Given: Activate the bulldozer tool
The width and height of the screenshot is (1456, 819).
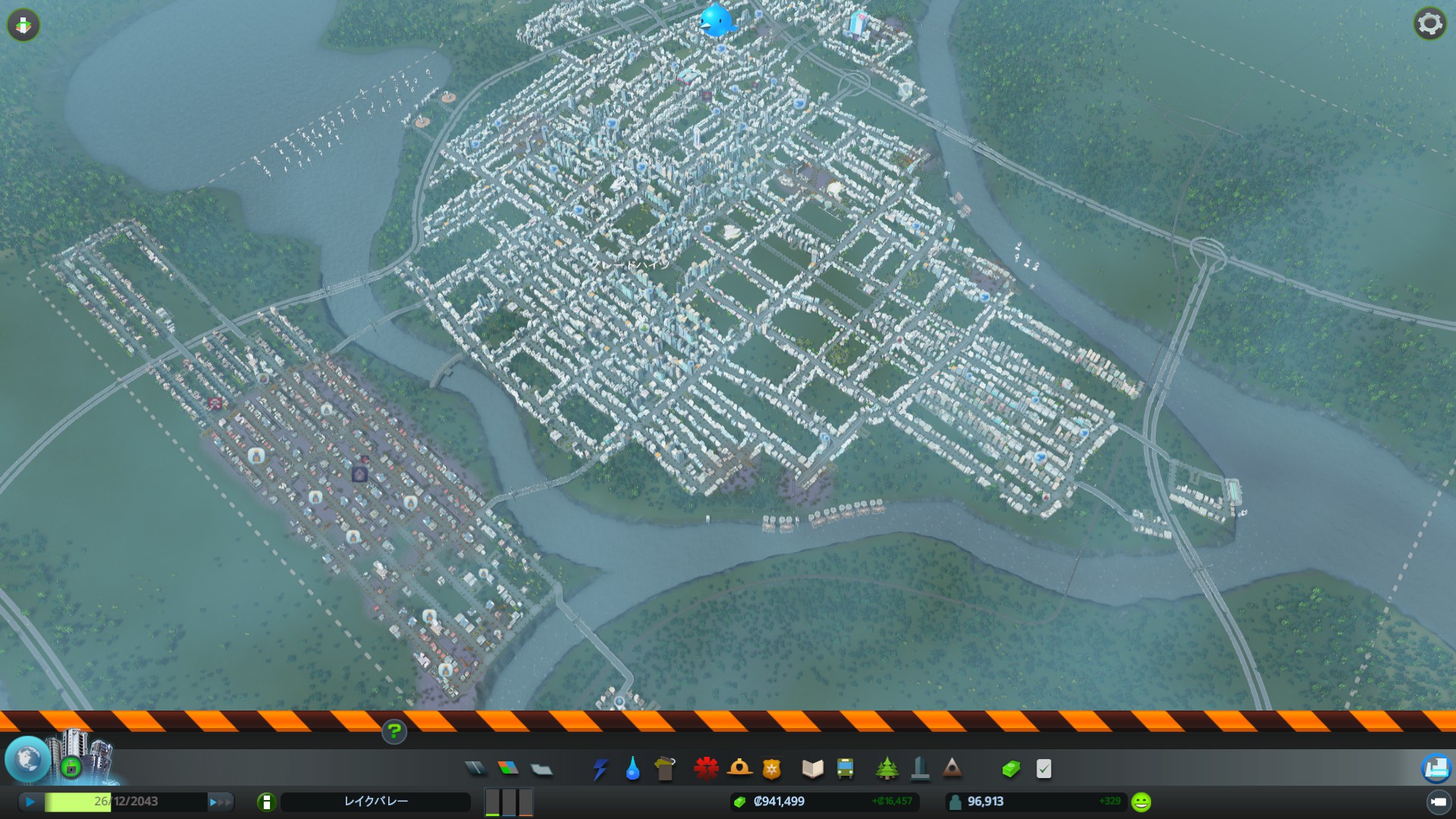Looking at the screenshot, I should coord(1436,768).
